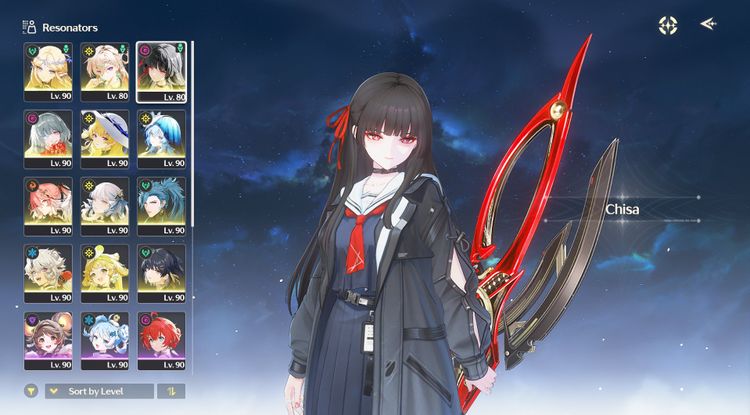Select the dark-blue-haired resonator with green element
This screenshot has height=415, width=750.
161,201
